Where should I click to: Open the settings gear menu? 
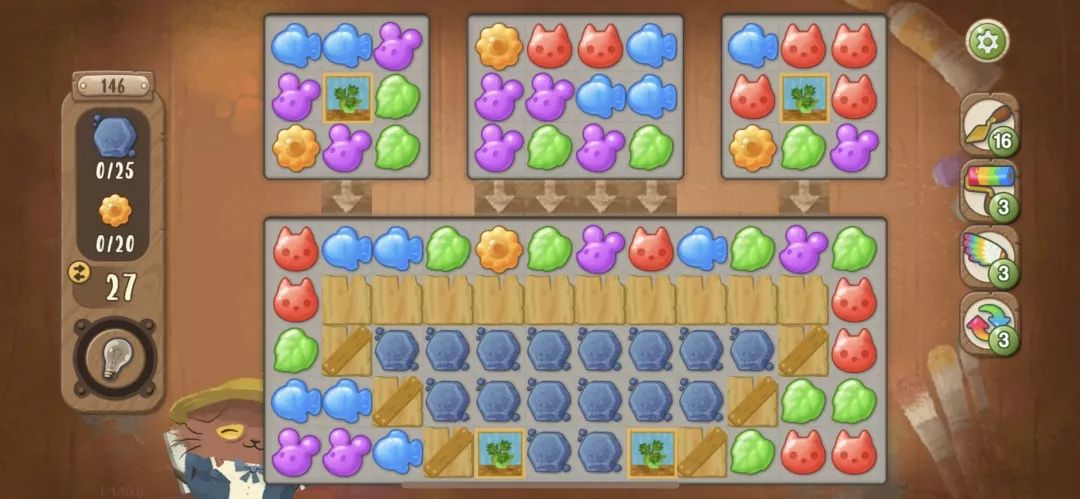(987, 41)
